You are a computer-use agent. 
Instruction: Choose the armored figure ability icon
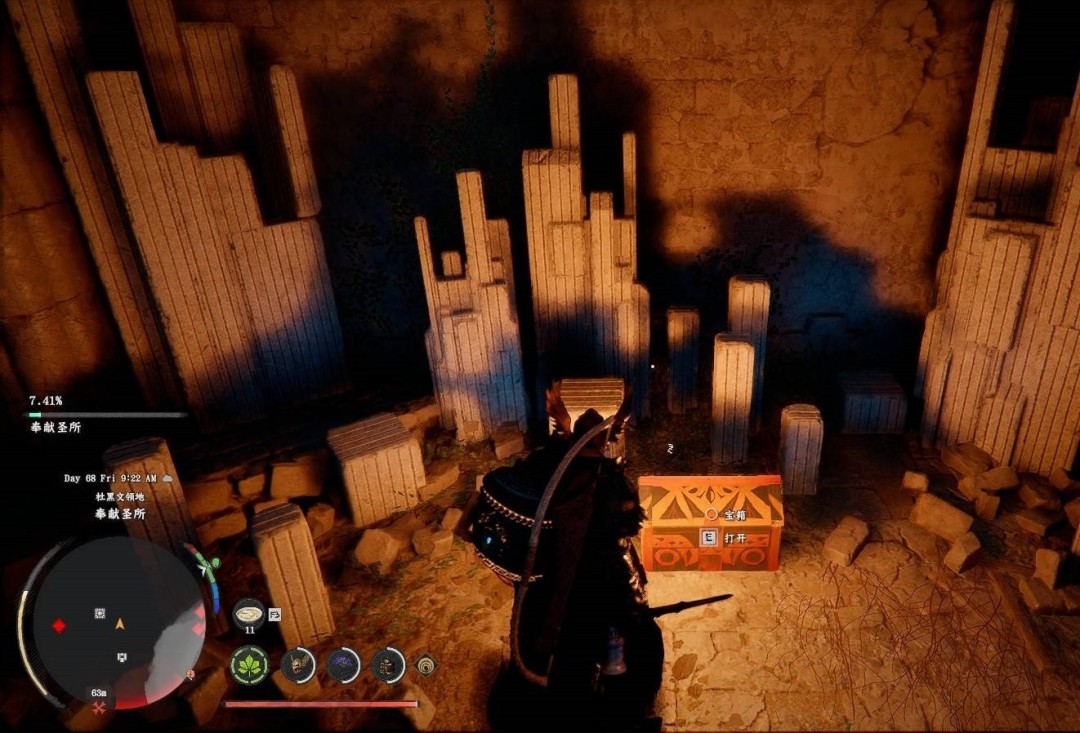point(388,664)
